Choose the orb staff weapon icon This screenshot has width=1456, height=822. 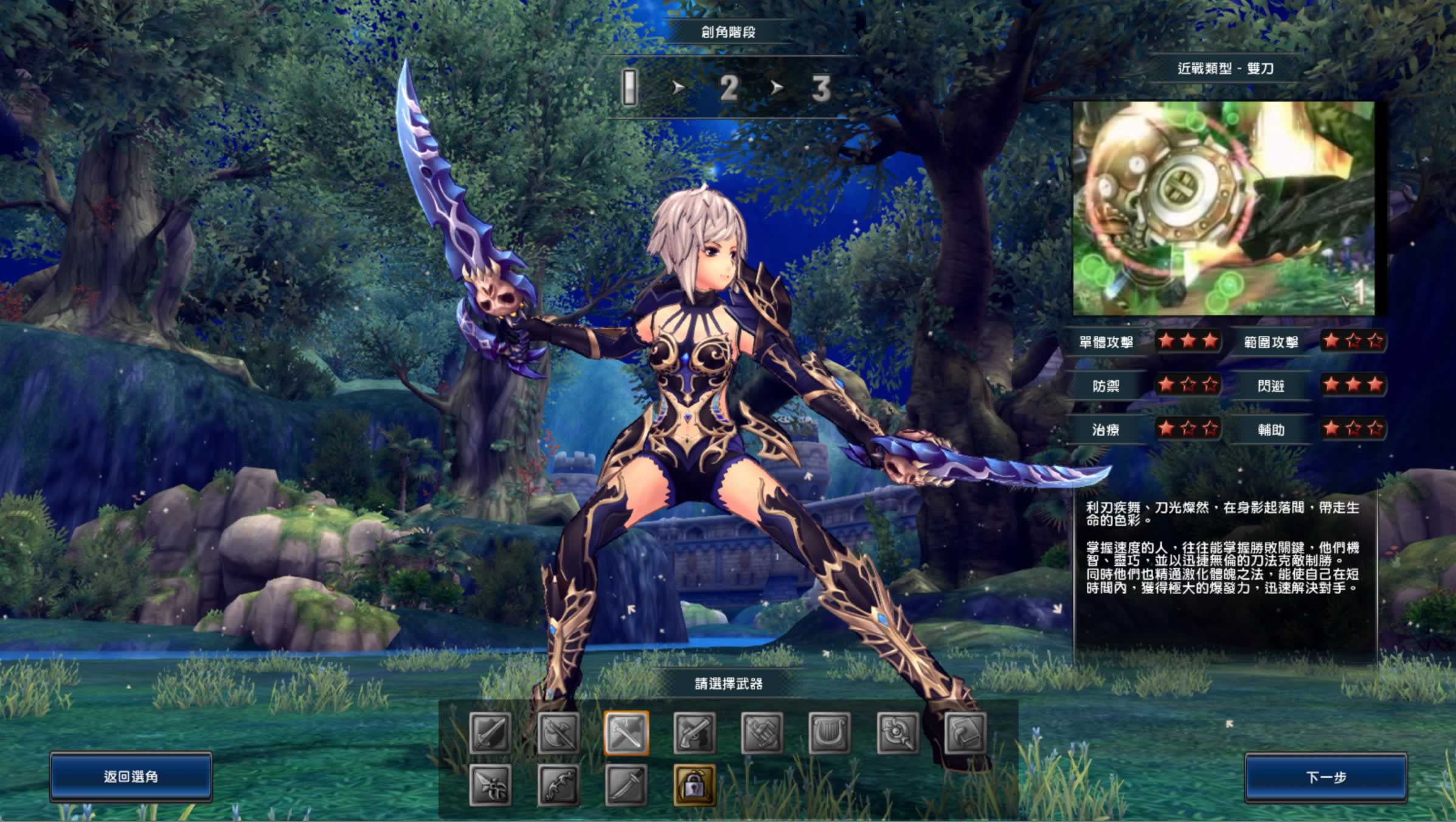coord(898,733)
